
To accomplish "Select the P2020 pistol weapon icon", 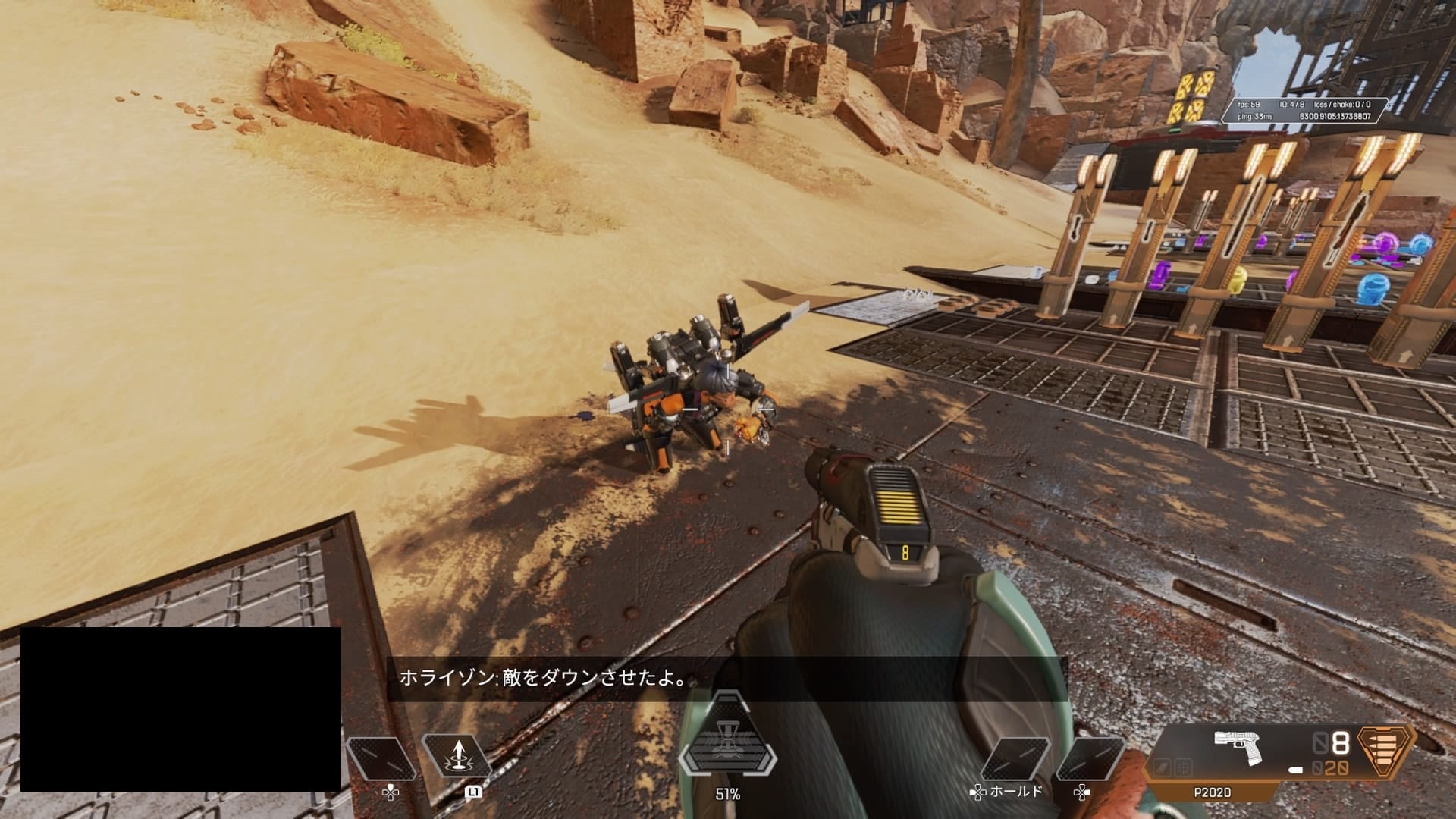I will tap(1236, 748).
